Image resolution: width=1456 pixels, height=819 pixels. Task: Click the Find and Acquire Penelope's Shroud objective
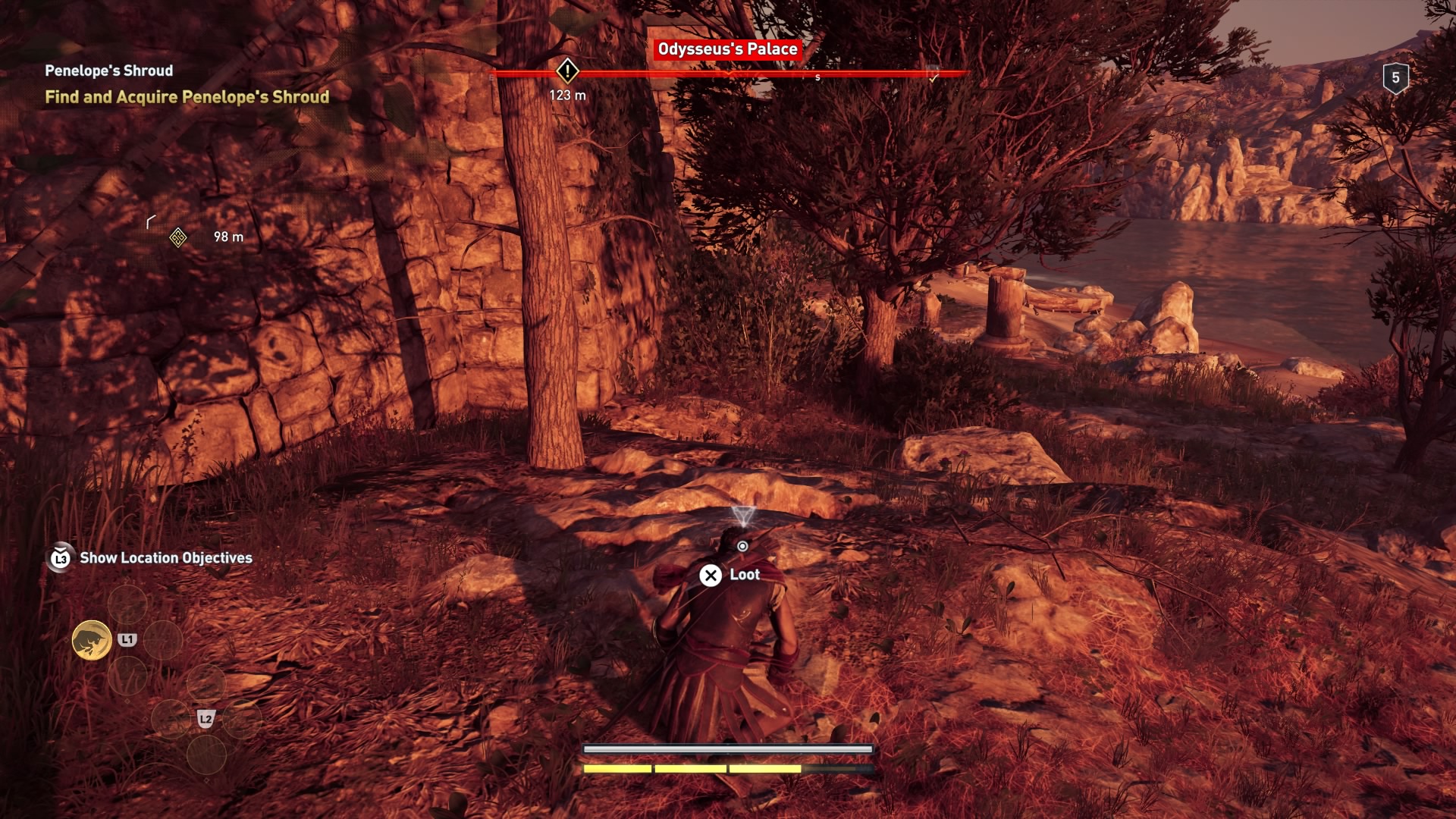point(187,97)
